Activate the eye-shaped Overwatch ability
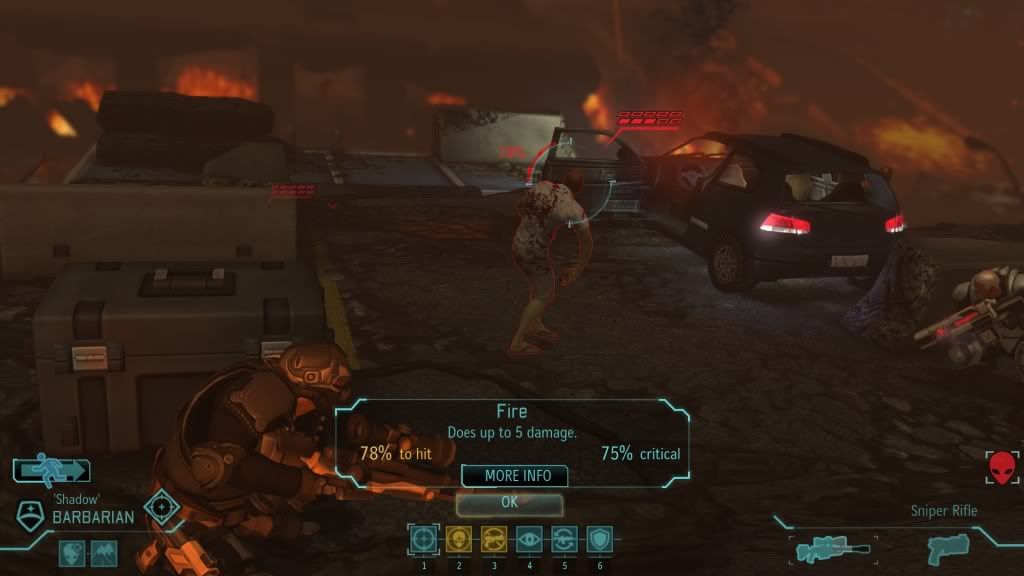This screenshot has height=576, width=1024. 529,540
